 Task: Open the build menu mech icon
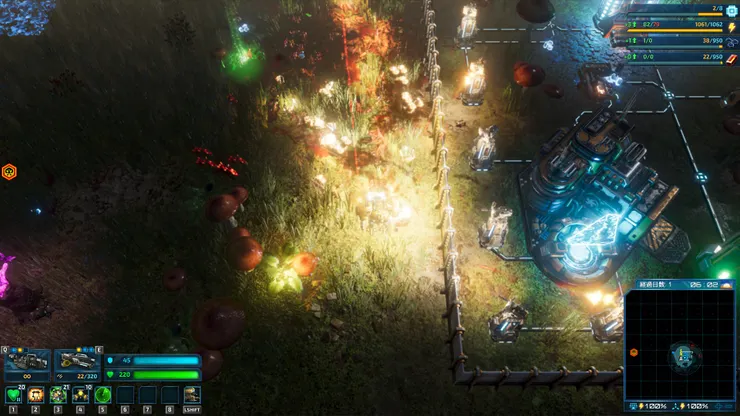[191, 395]
